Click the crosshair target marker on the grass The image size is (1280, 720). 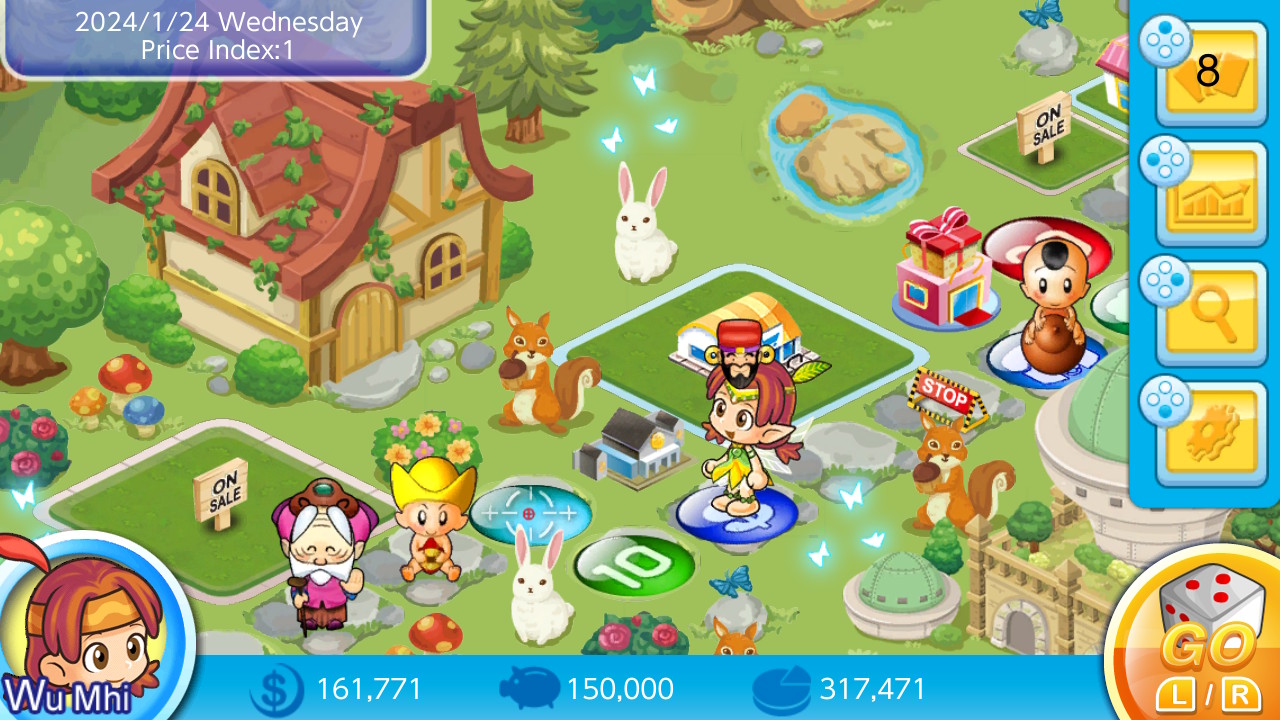click(527, 513)
